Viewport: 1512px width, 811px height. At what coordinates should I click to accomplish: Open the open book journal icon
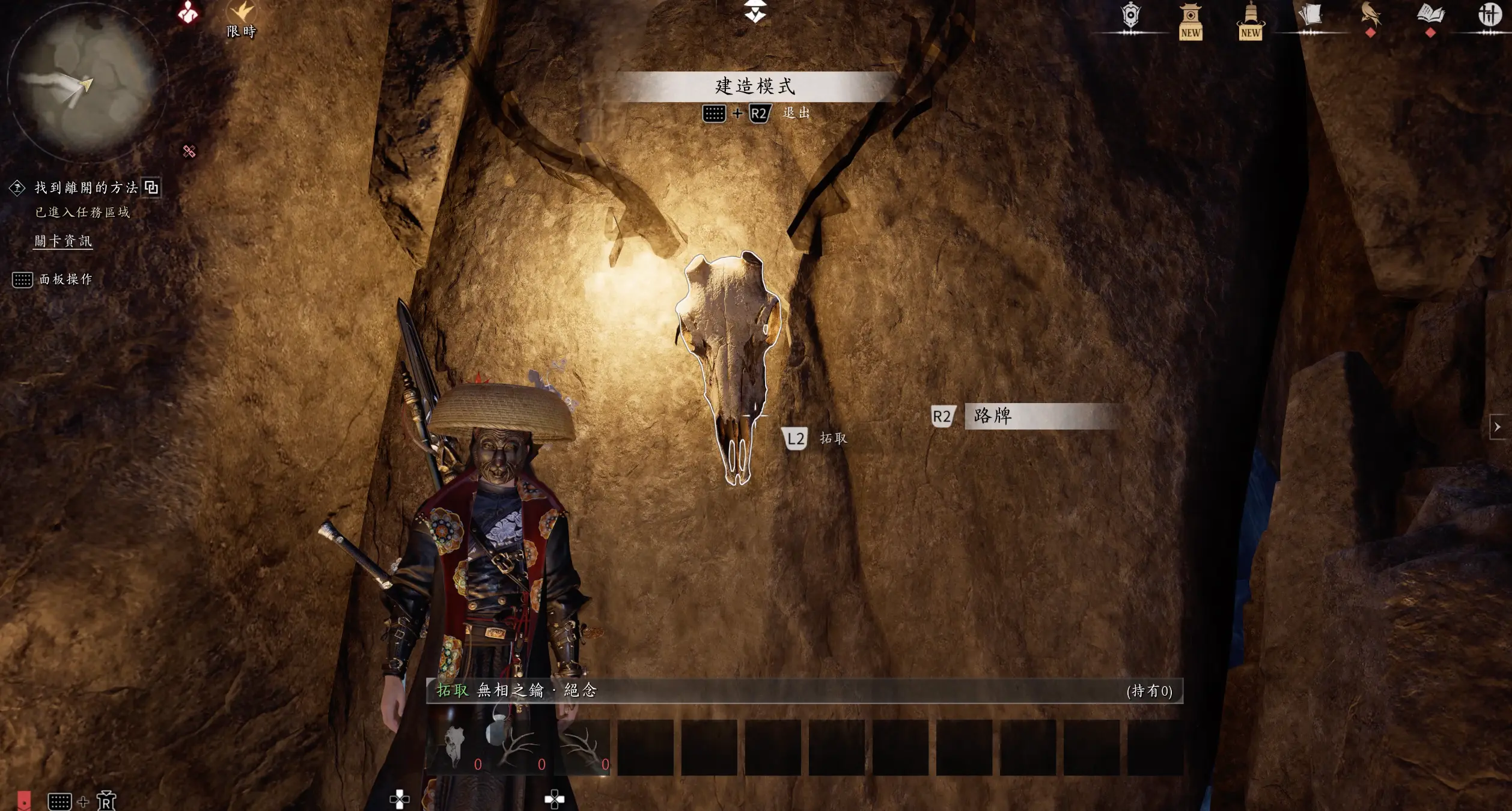click(1430, 14)
